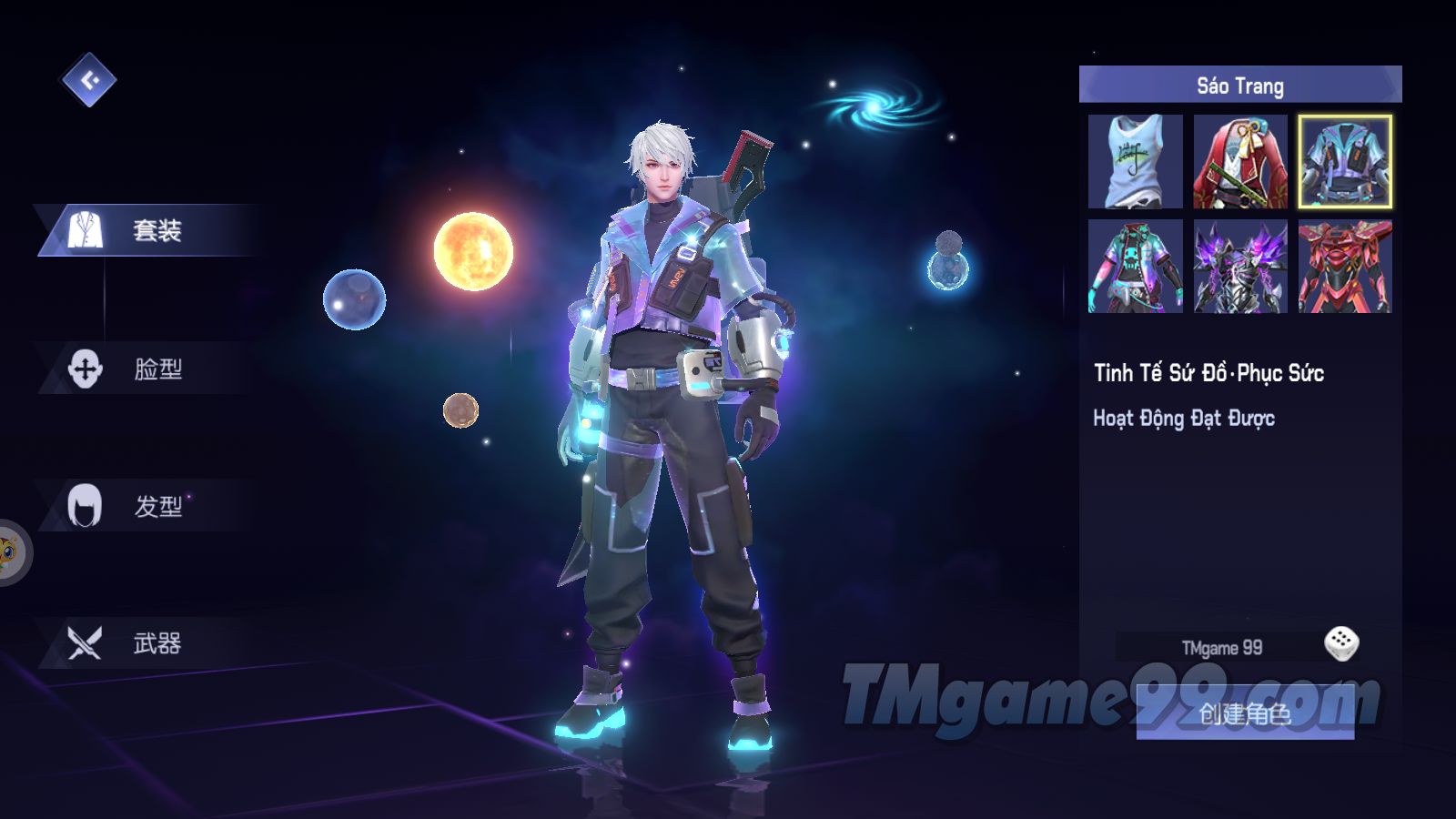Select the red robe outfit thumbnail
Image resolution: width=1456 pixels, height=819 pixels.
[1239, 161]
